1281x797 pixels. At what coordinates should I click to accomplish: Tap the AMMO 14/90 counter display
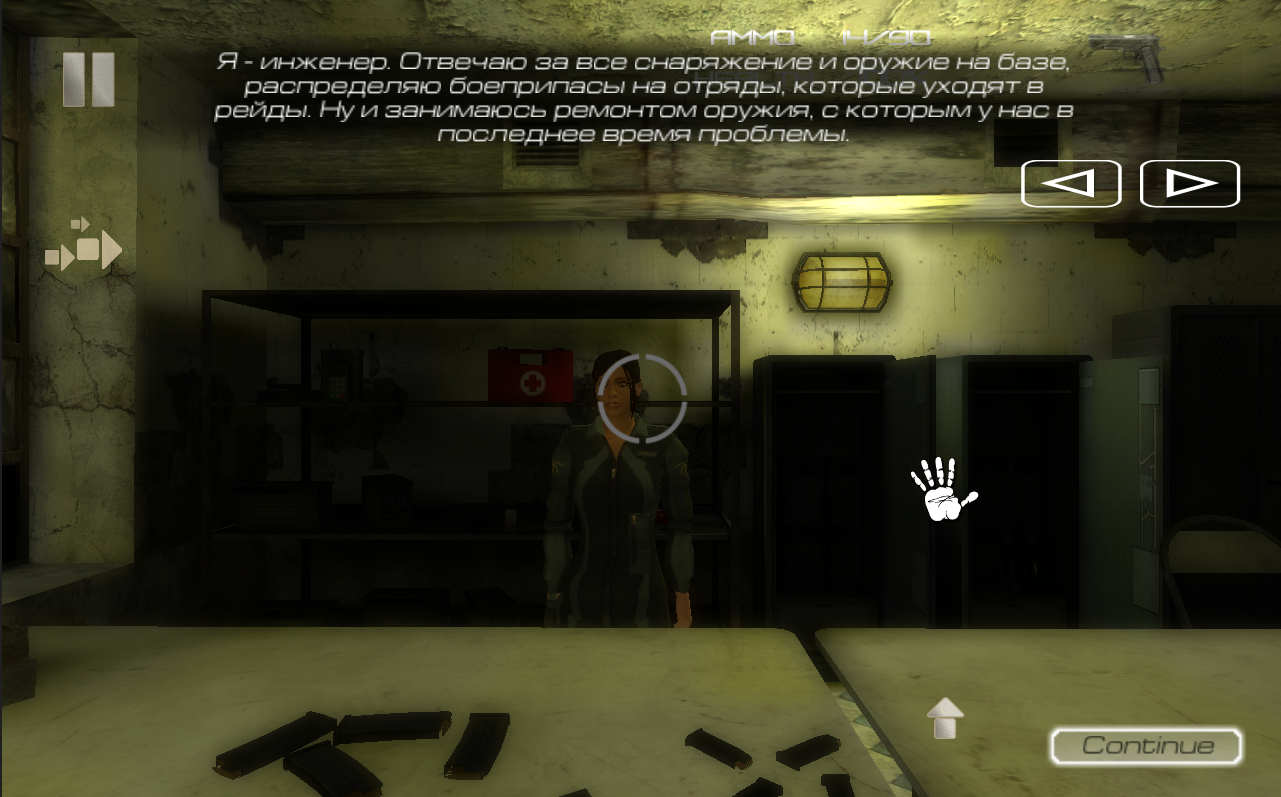820,37
